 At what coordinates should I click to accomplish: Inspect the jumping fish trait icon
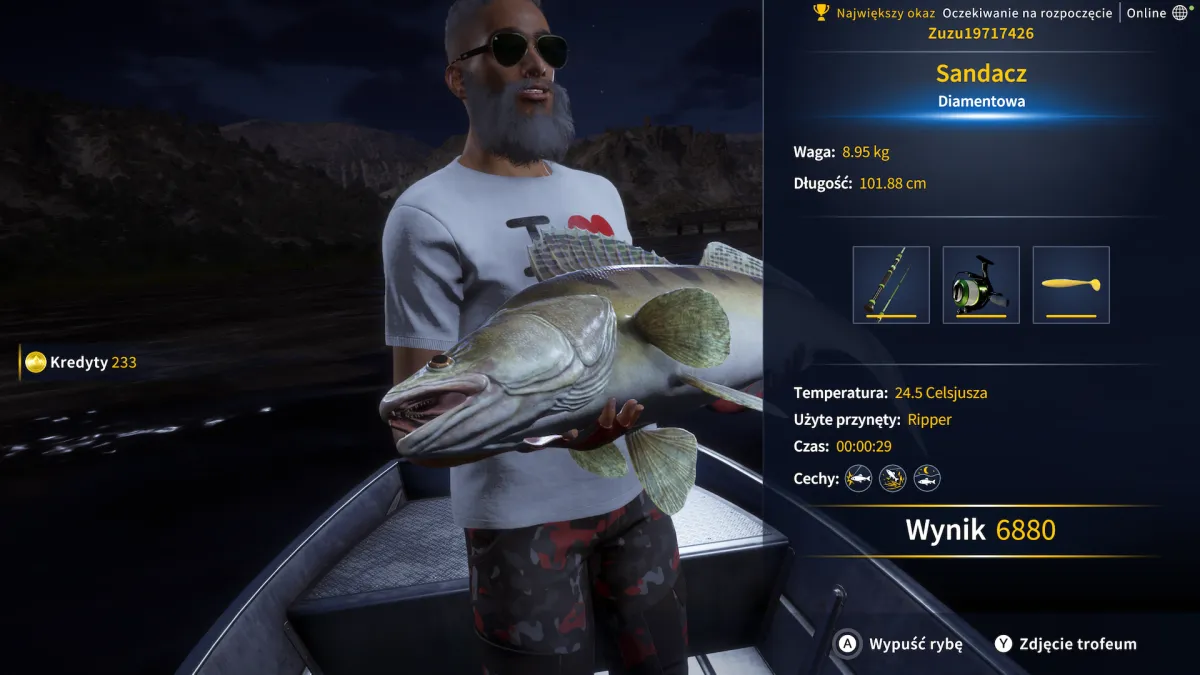(x=893, y=478)
